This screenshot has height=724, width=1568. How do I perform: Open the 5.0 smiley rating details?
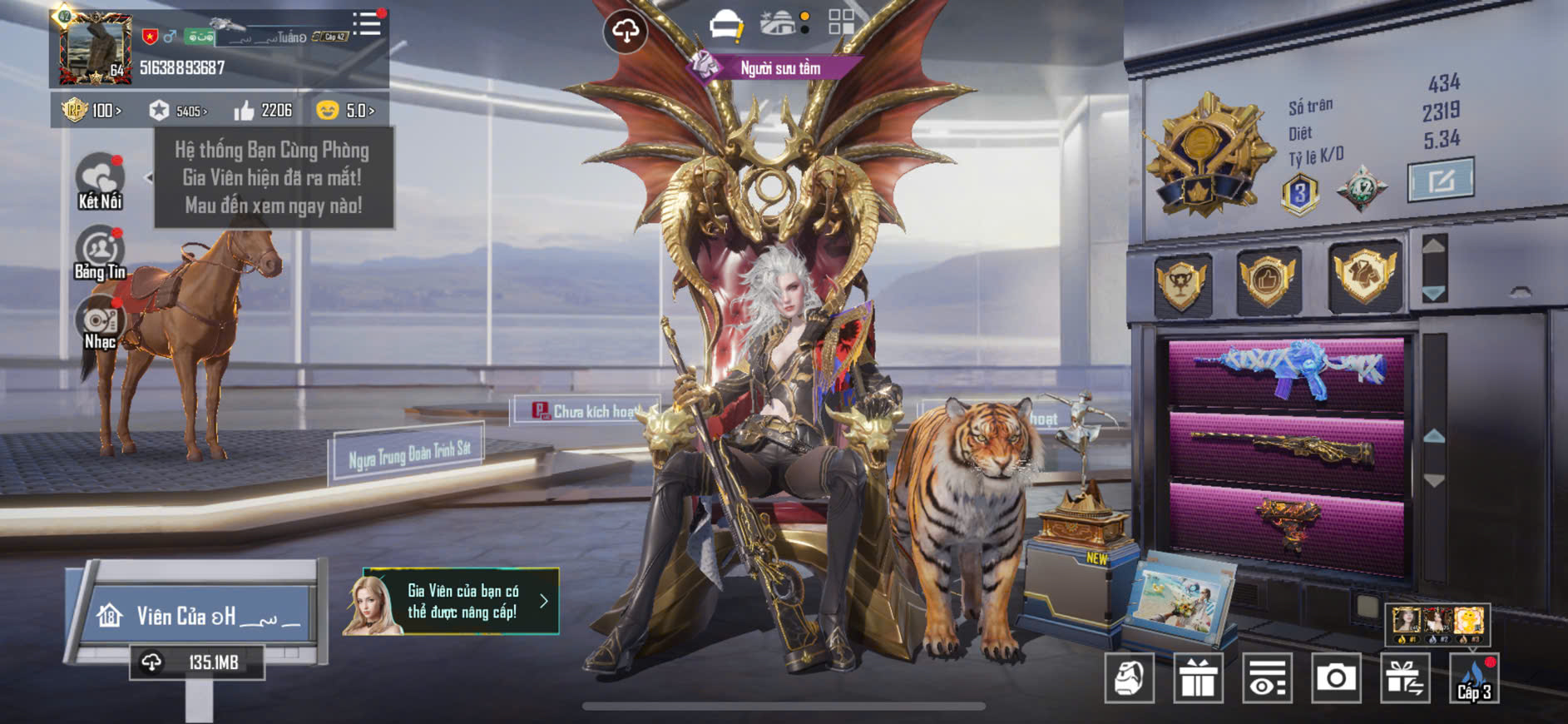[344, 110]
